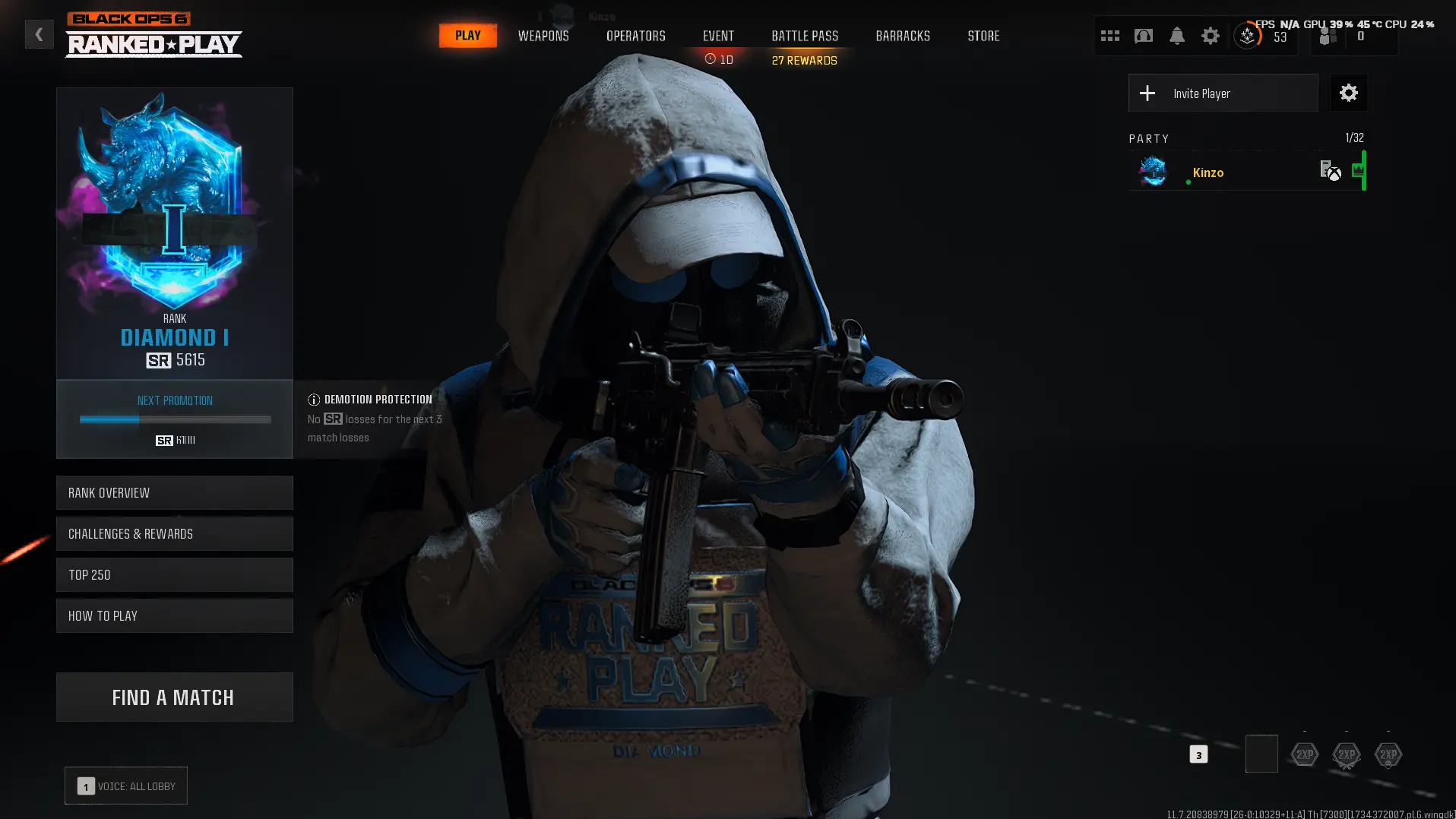Open the apps grid icon near top right
The image size is (1456, 819).
1110,35
